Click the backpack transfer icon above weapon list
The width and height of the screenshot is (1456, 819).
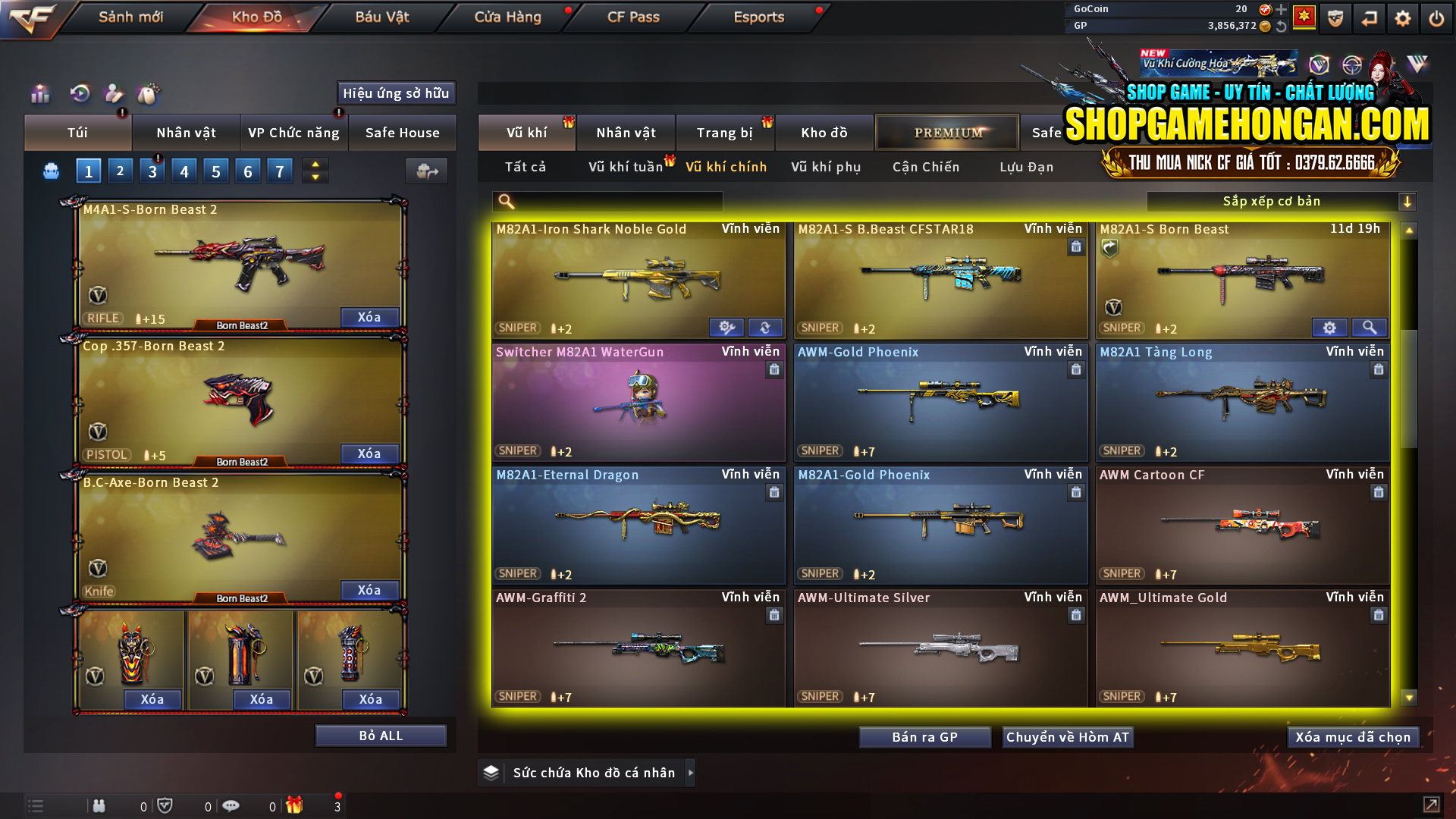(x=426, y=171)
